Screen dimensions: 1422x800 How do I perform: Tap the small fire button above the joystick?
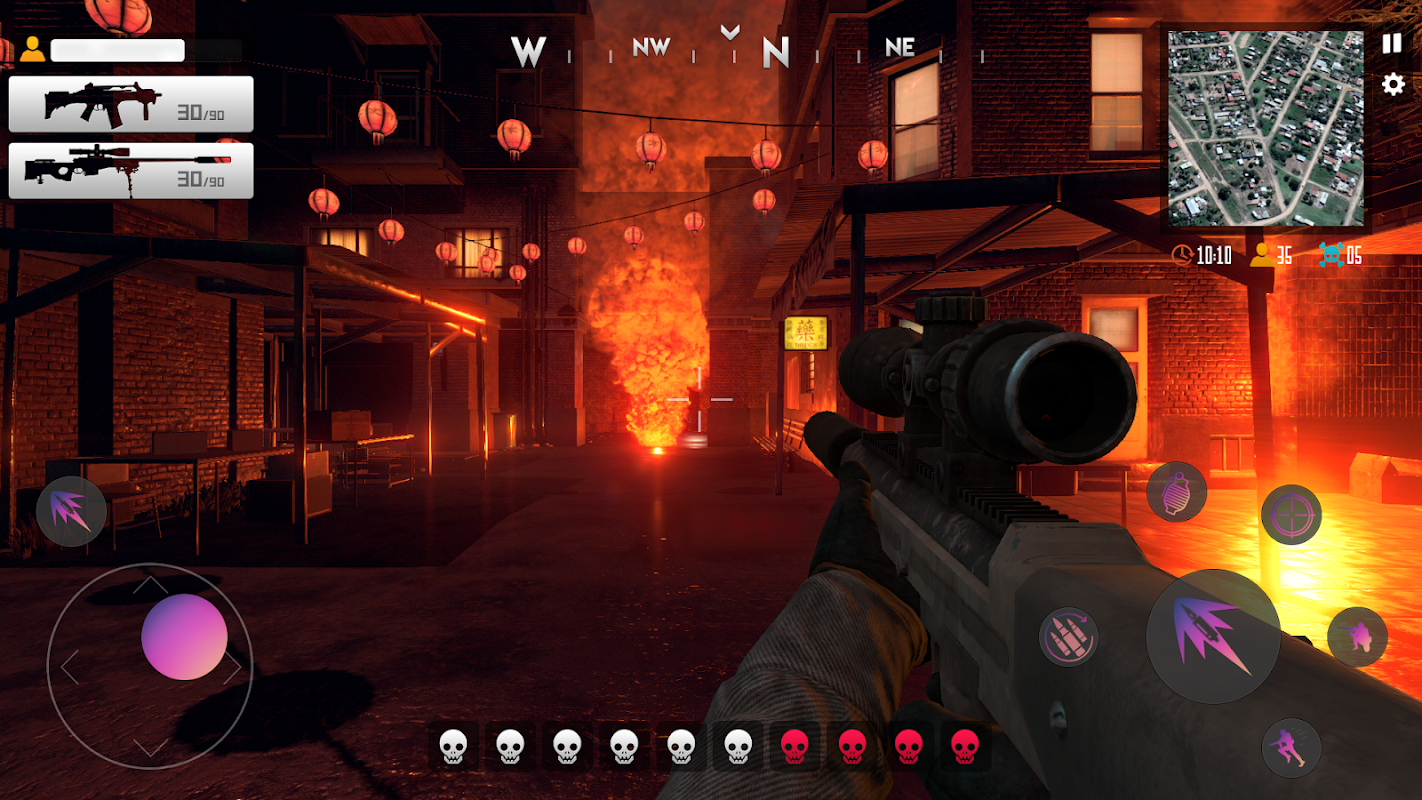click(71, 511)
